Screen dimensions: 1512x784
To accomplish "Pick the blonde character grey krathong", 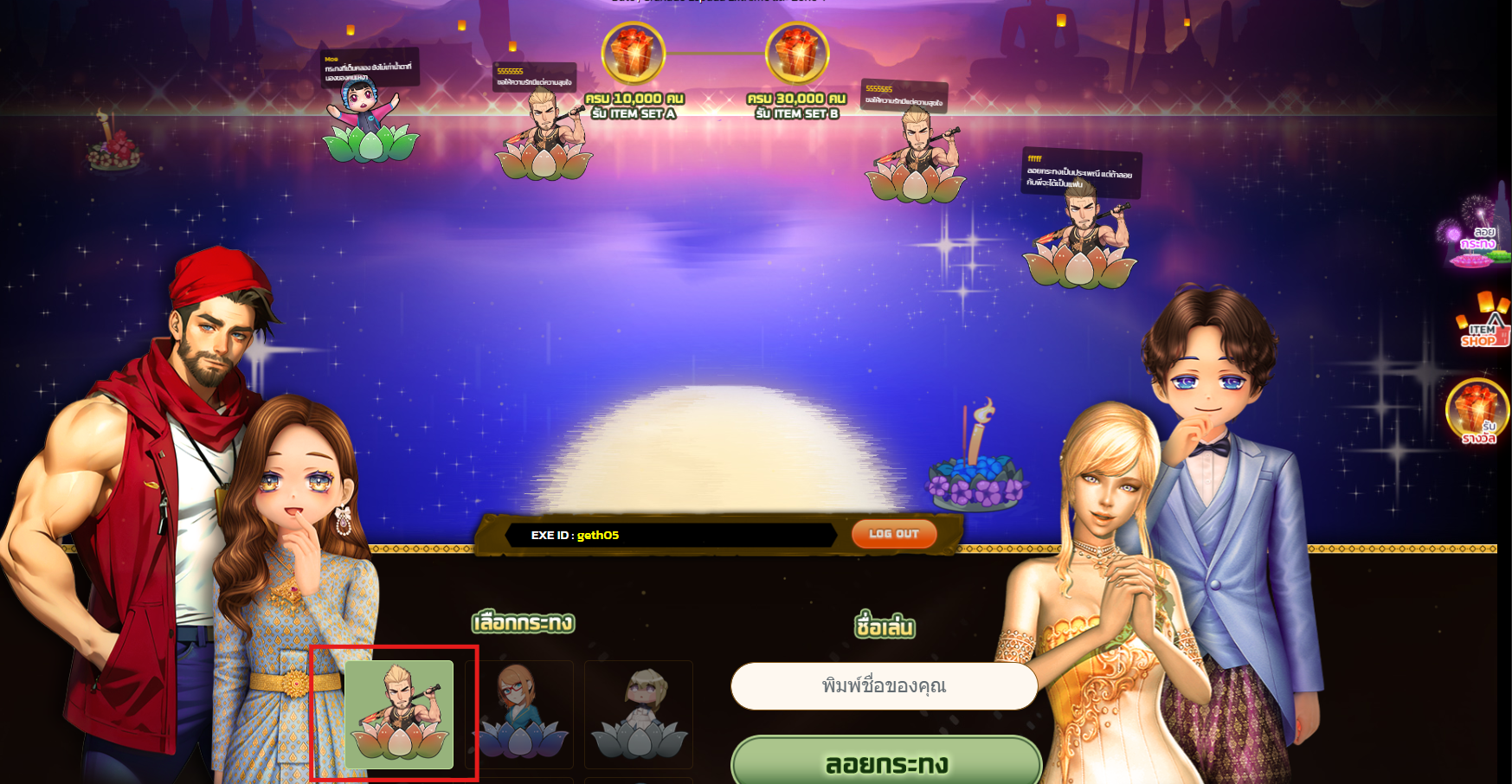I will (x=639, y=715).
